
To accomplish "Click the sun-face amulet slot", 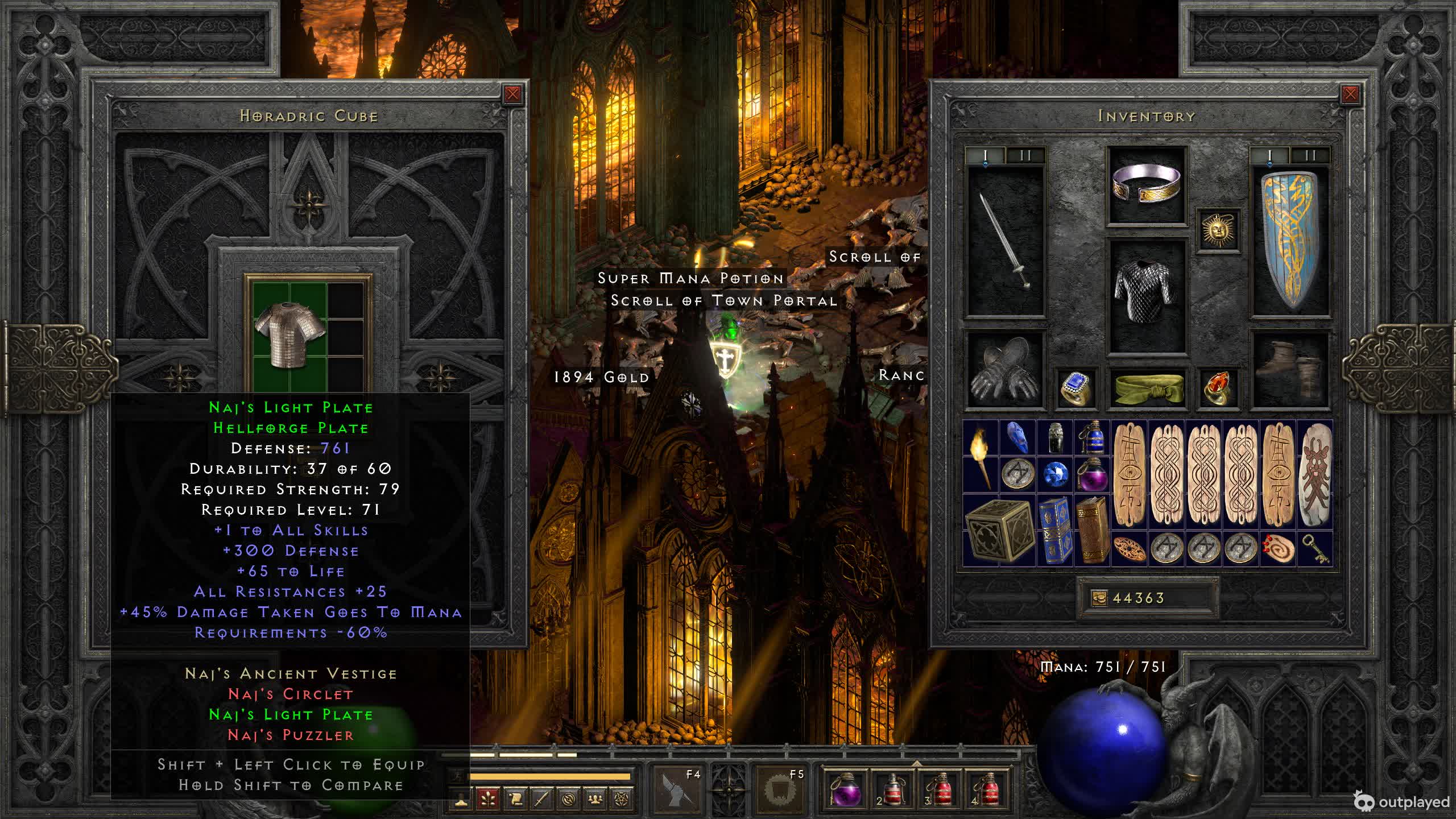I will pos(1218,230).
